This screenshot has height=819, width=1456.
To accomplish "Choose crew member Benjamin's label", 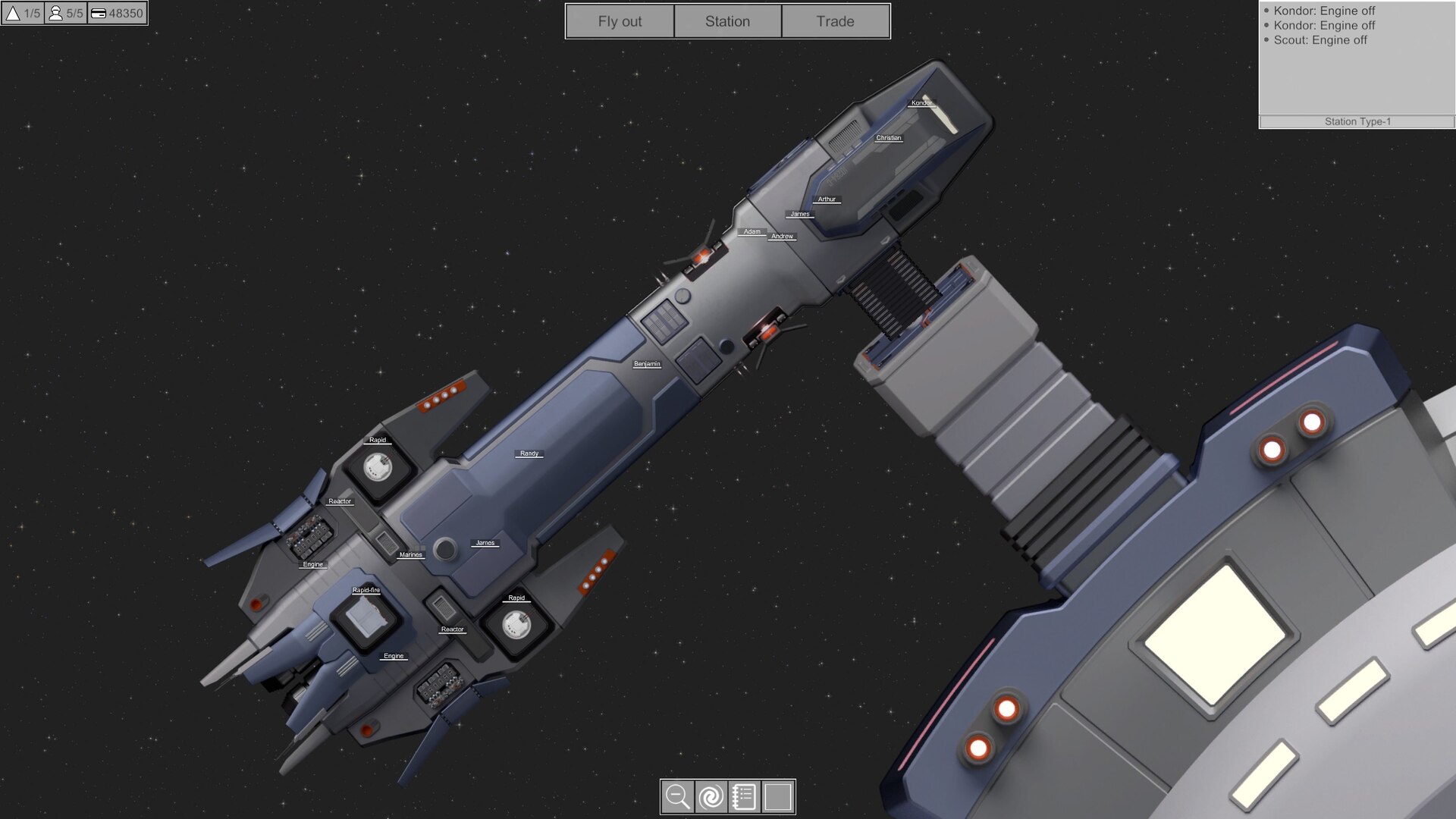I will point(647,364).
